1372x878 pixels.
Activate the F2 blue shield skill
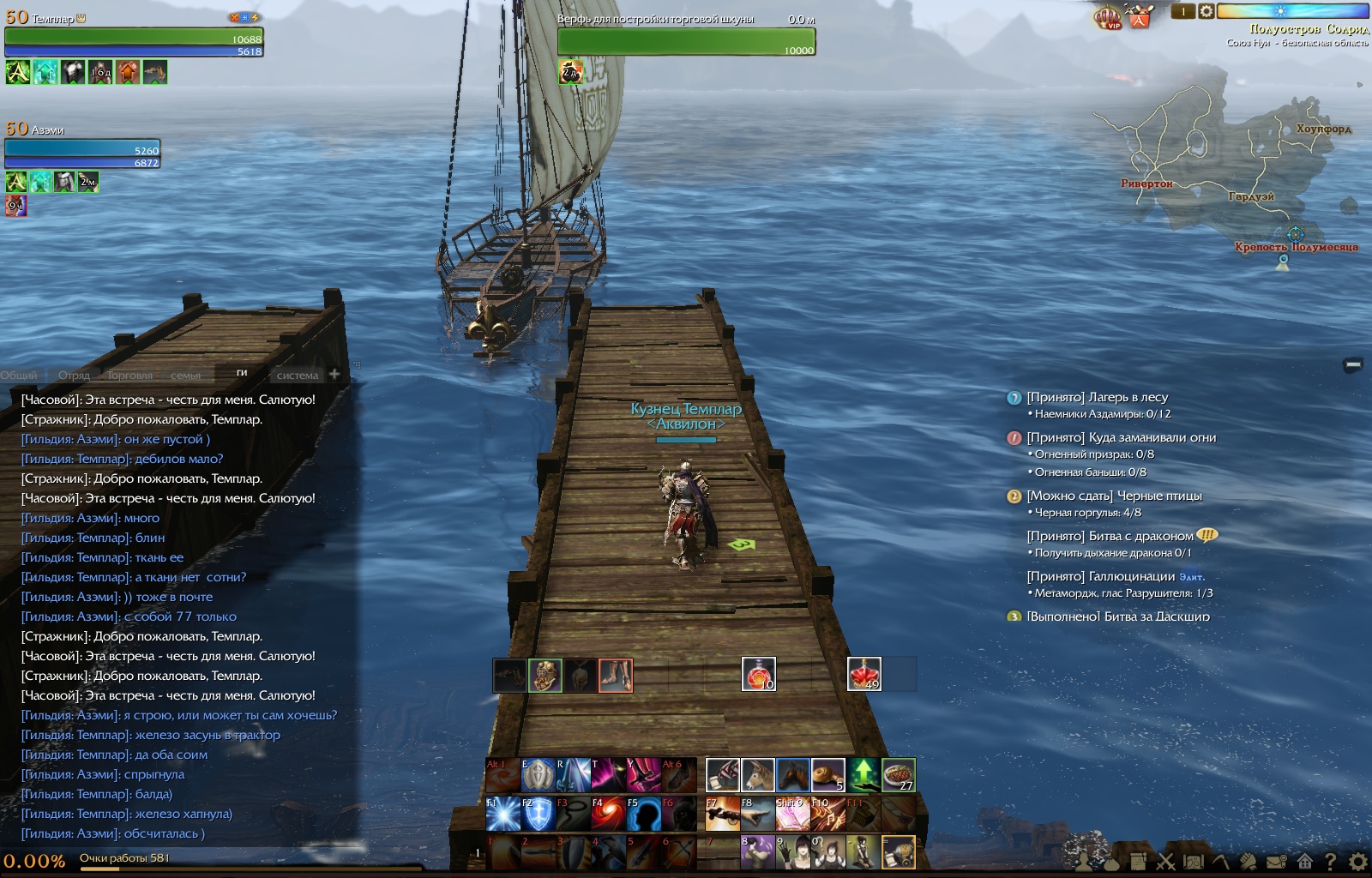click(x=538, y=814)
